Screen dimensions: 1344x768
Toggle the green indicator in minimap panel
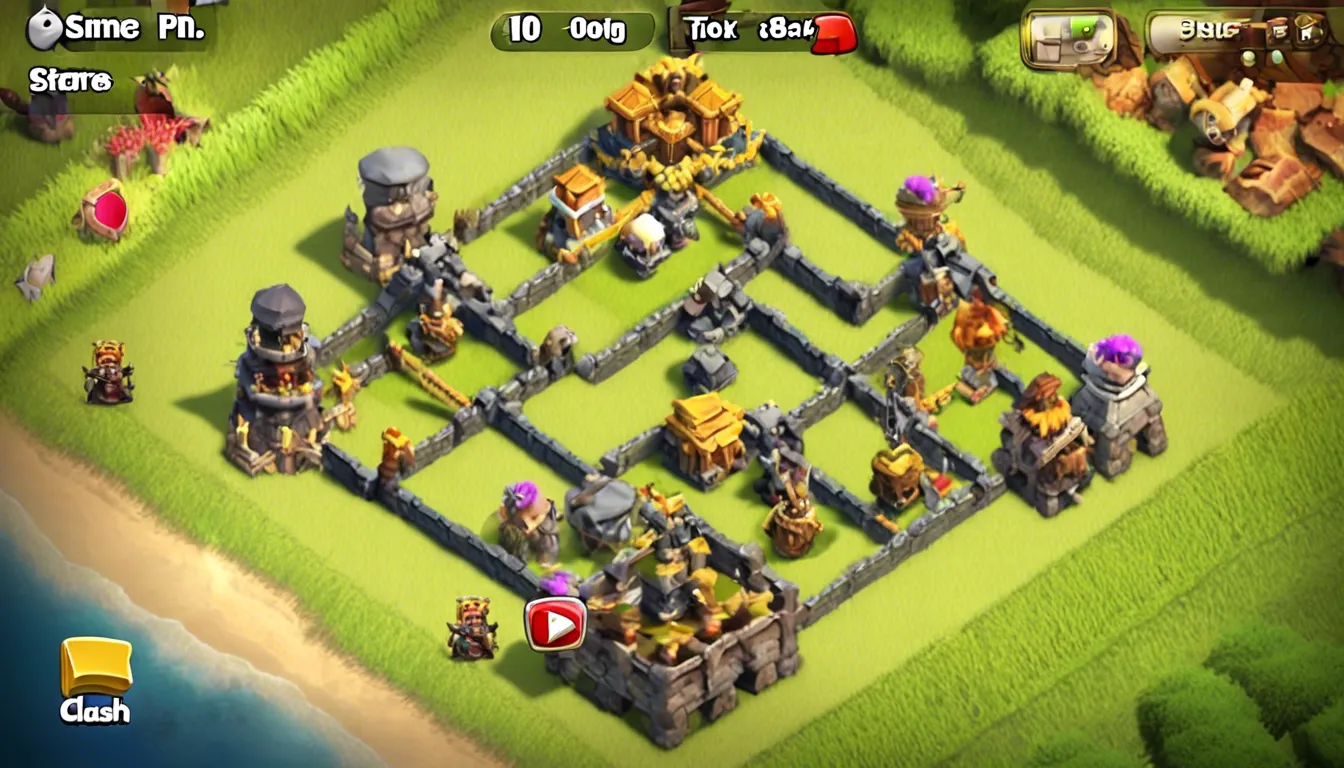1088,32
